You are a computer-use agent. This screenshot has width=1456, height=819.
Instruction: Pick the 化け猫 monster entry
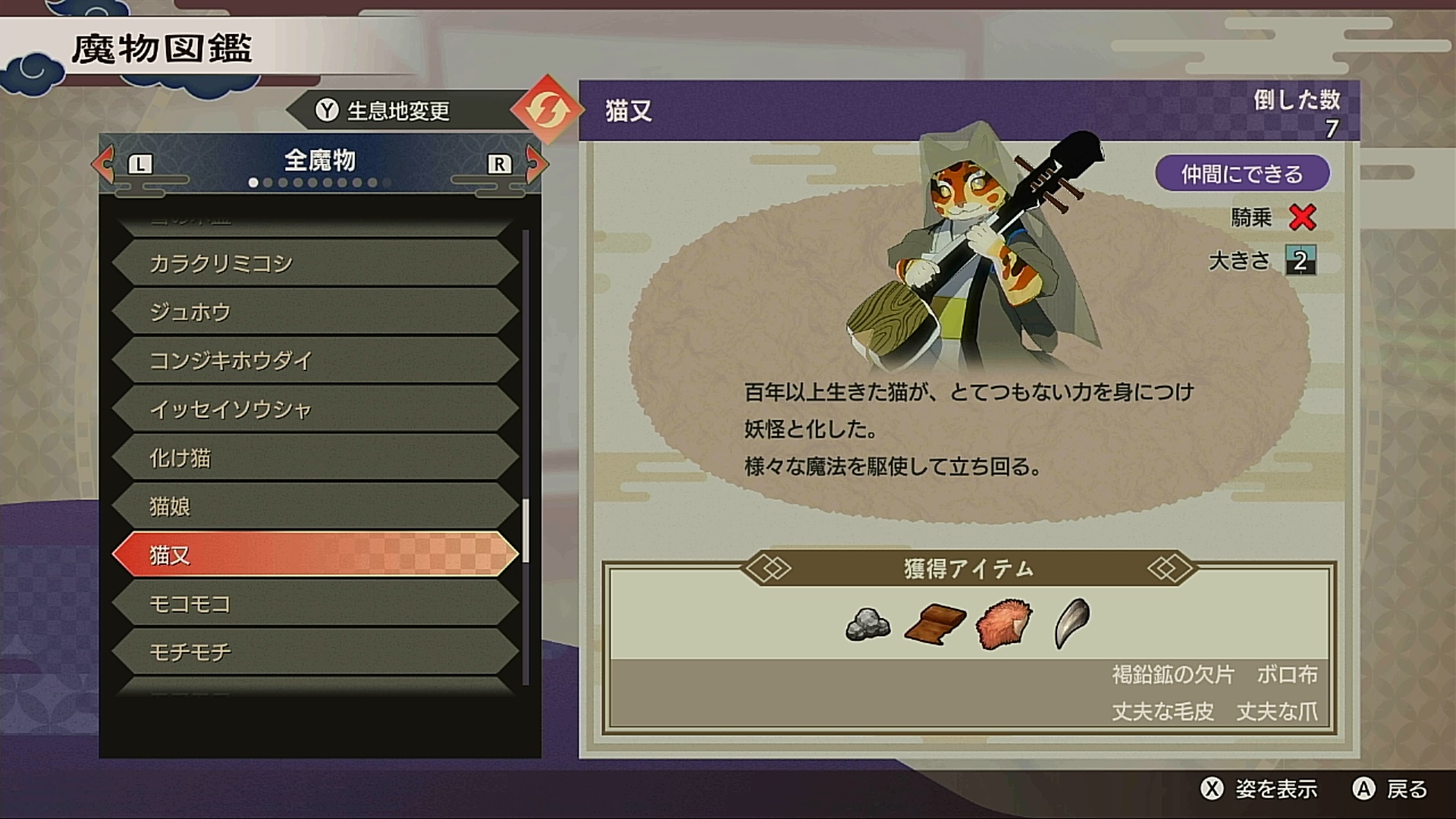(x=315, y=458)
